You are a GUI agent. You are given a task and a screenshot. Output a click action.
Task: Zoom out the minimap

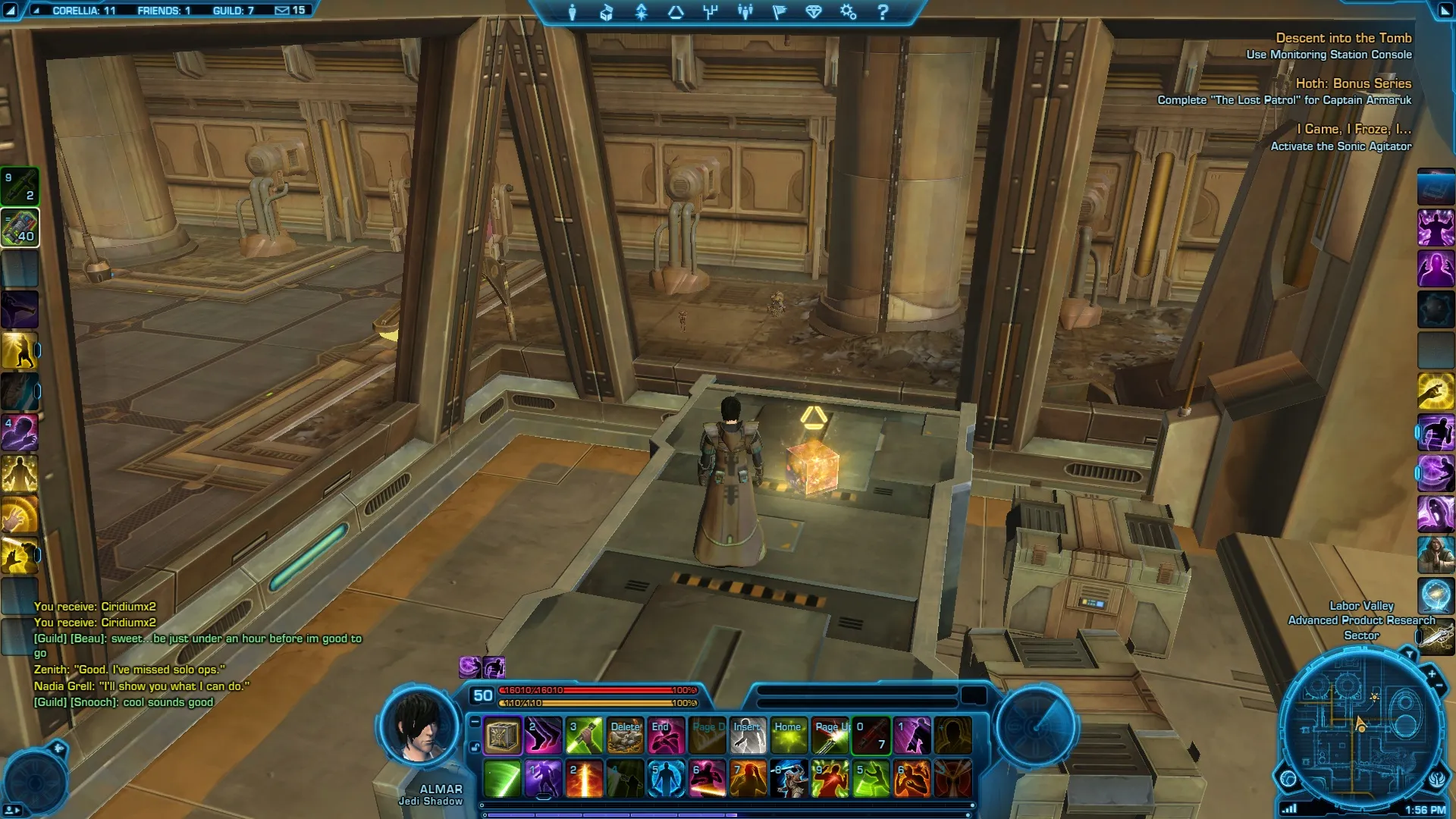pos(1439,686)
